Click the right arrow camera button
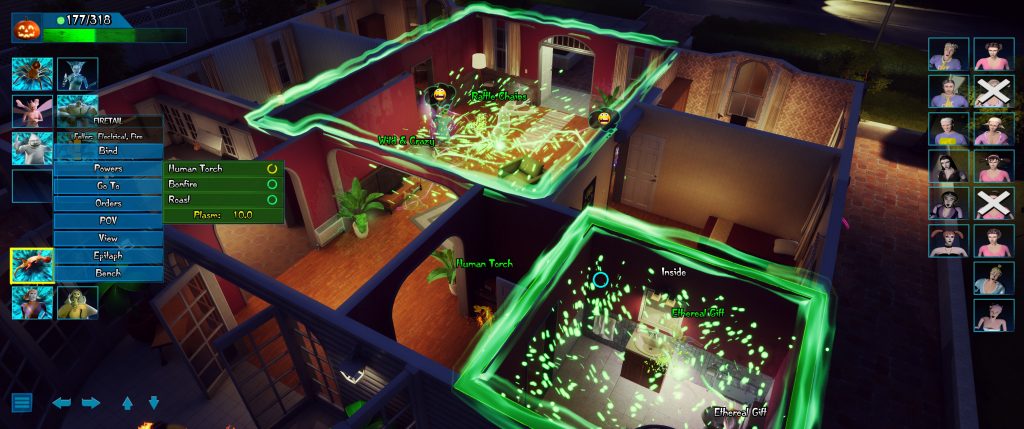The image size is (1024, 429). pos(91,403)
